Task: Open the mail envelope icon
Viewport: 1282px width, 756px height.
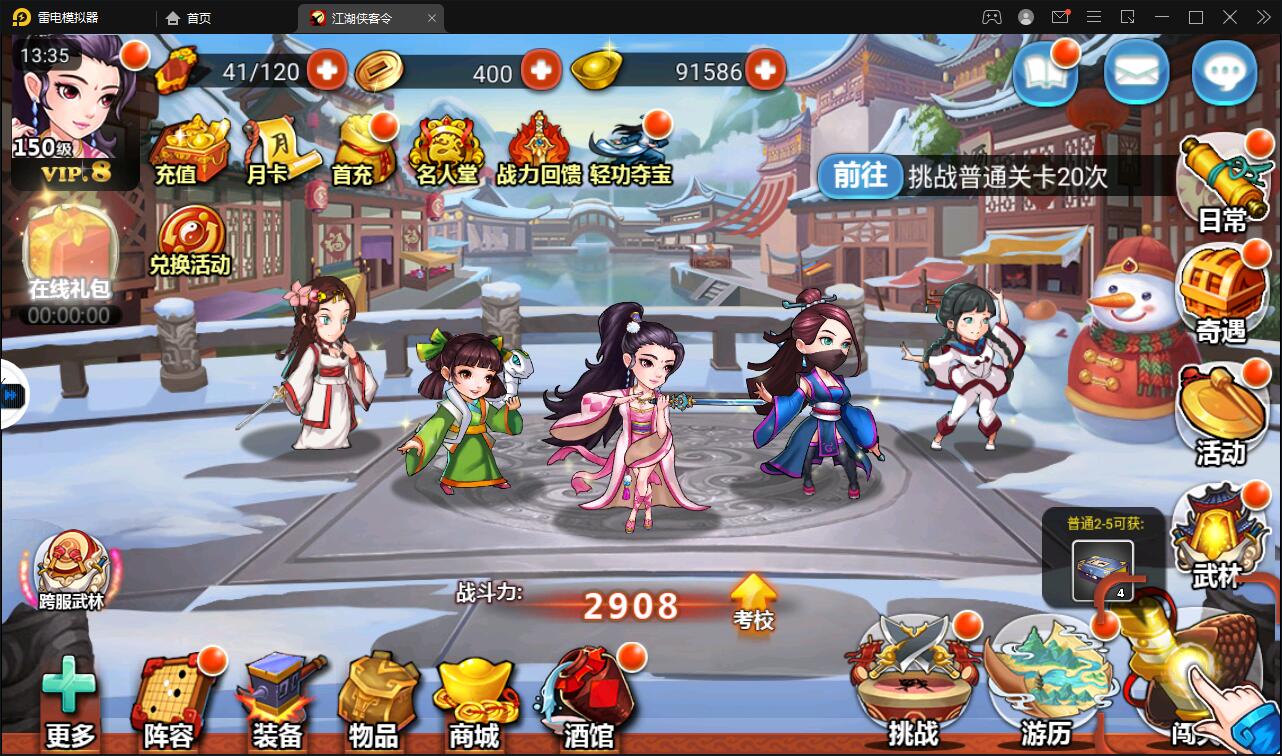Action: tap(1136, 74)
